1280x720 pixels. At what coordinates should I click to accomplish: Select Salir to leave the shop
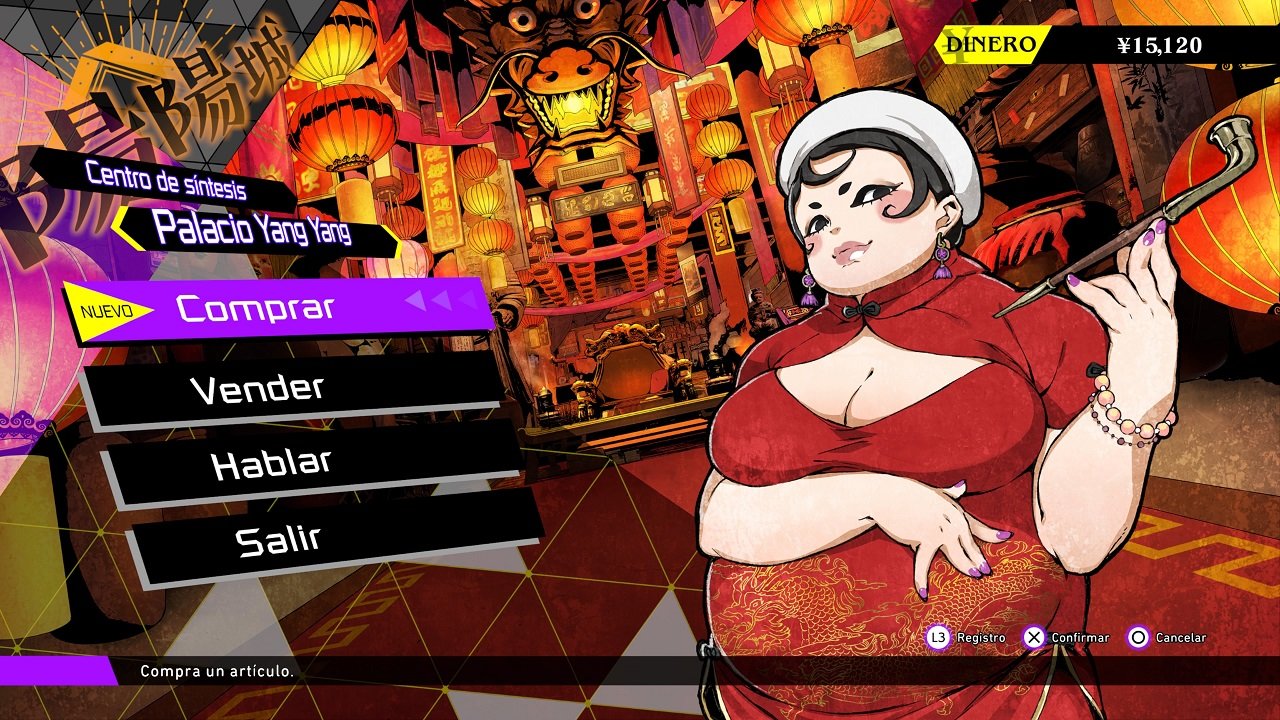(x=279, y=540)
